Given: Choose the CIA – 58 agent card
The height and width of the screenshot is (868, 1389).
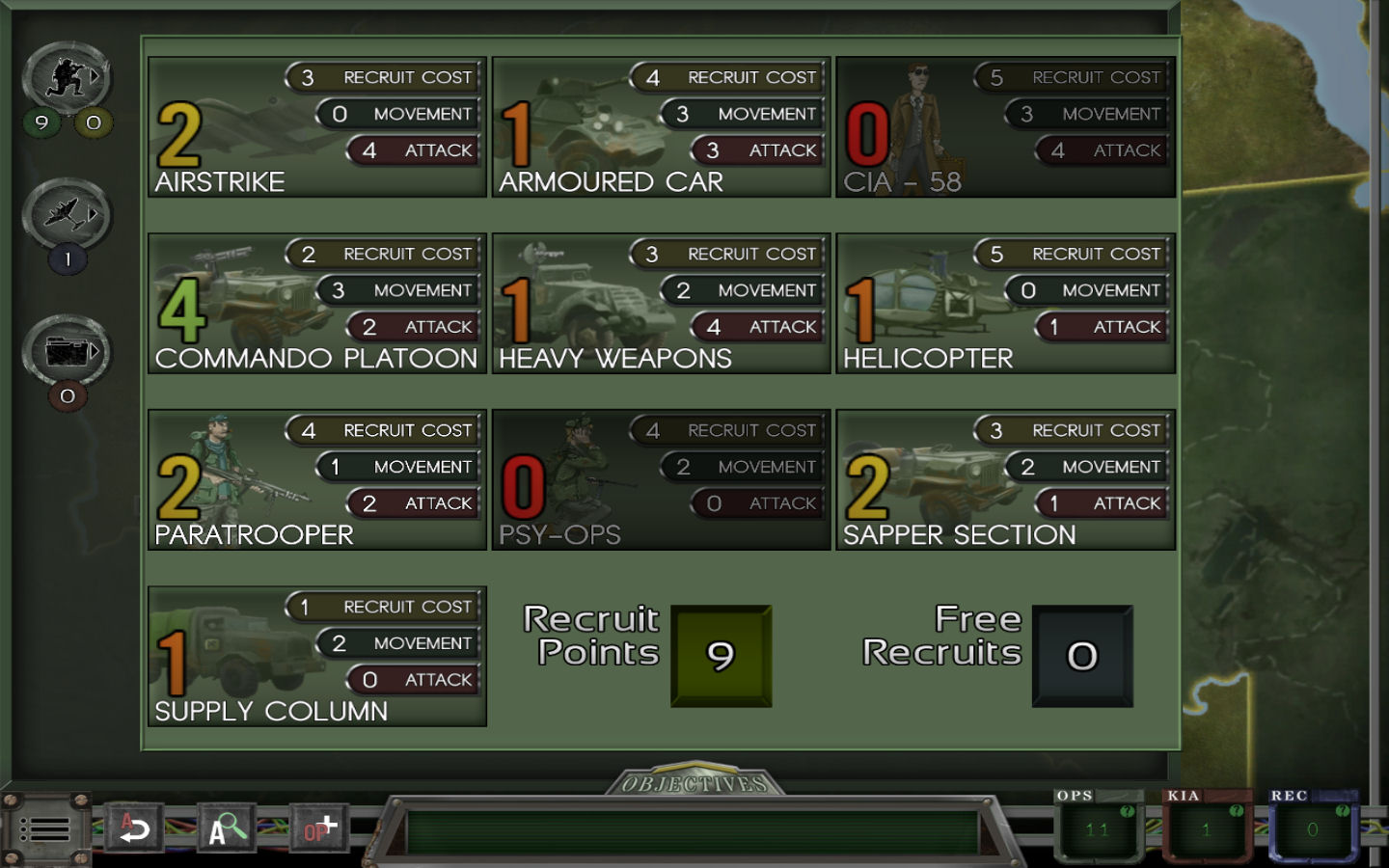Looking at the screenshot, I should coord(1005,127).
